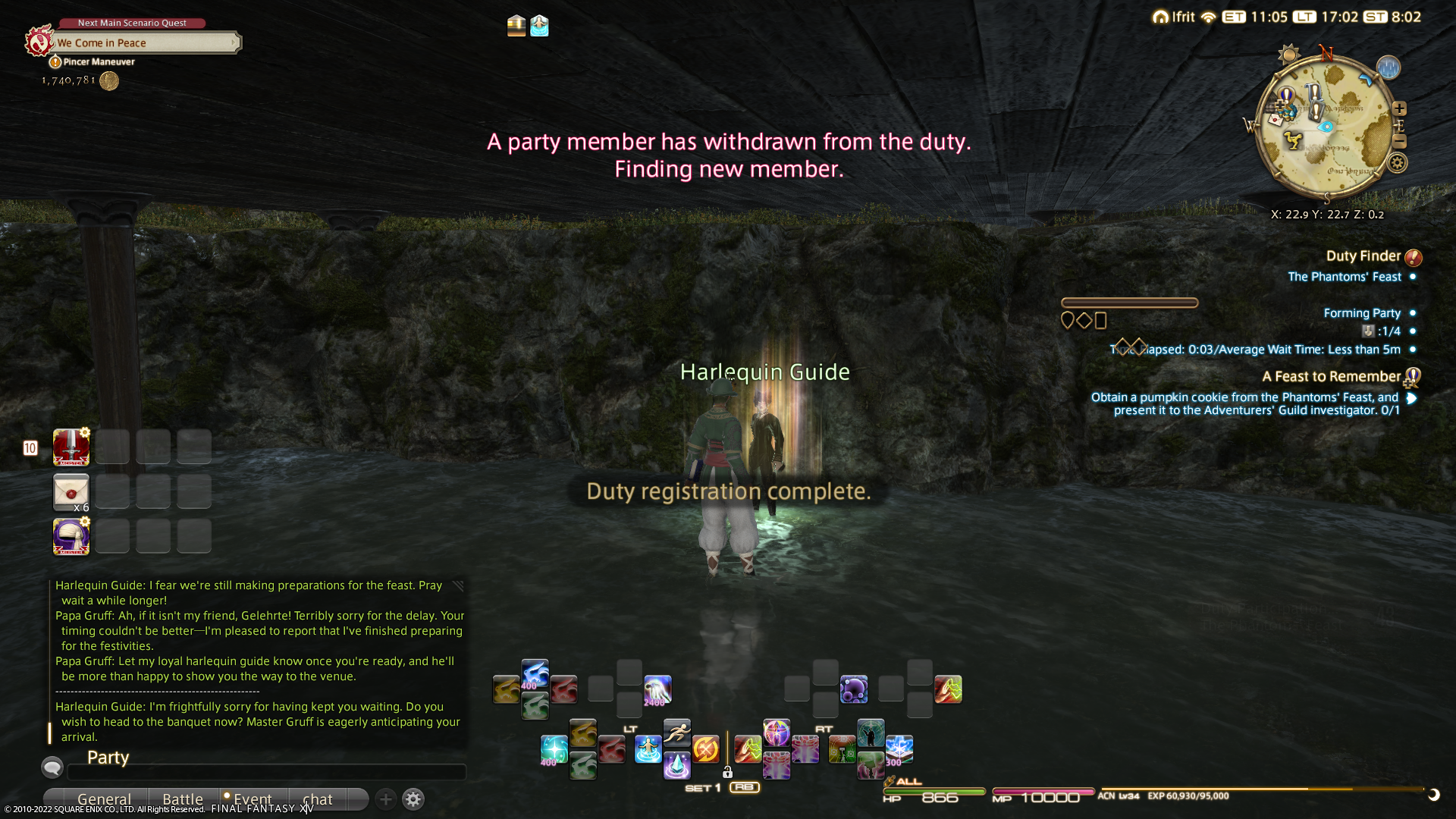1456x819 pixels.
Task: Open the A Feast to Remember quest
Action: (x=1331, y=377)
